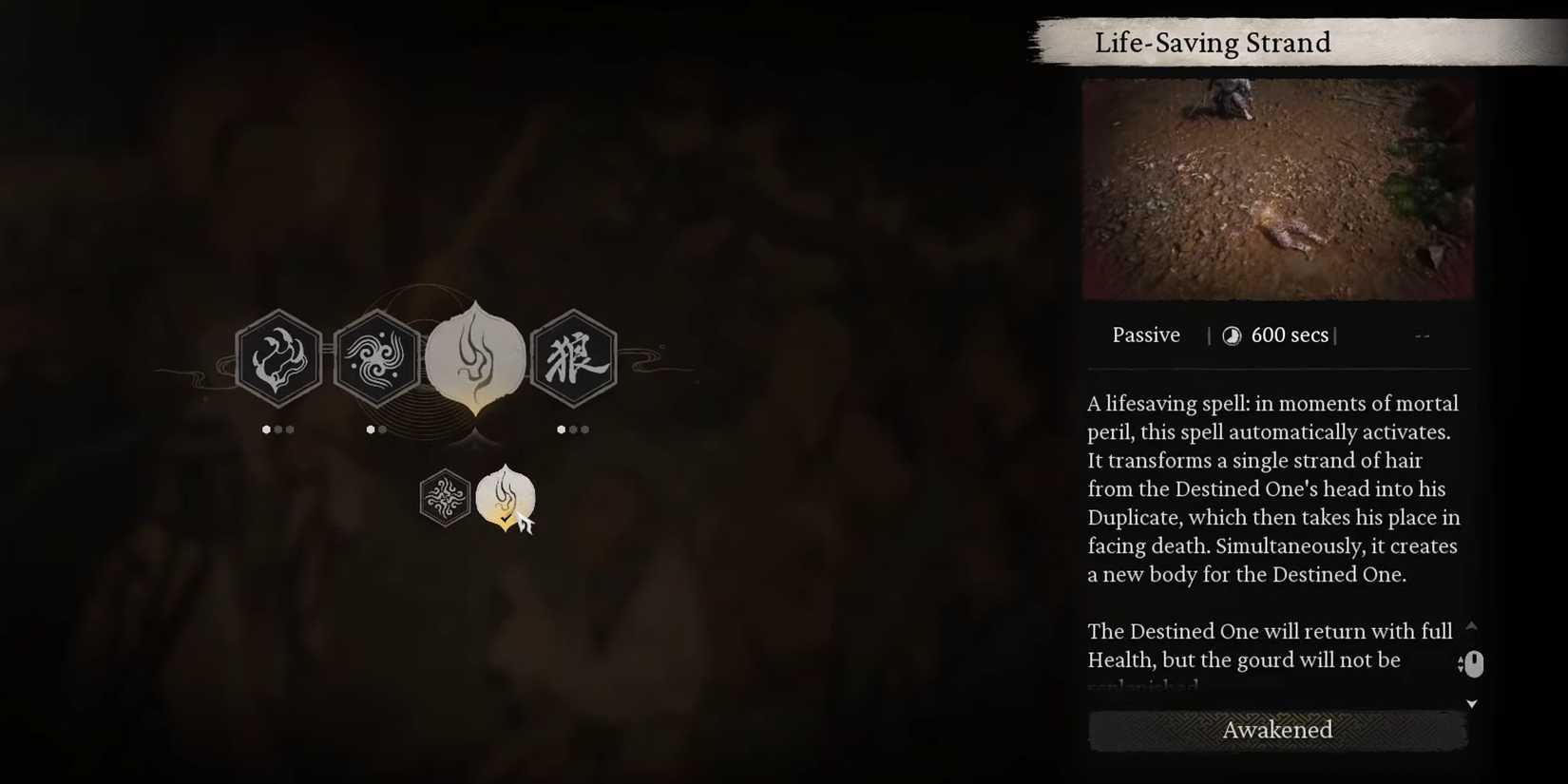Click the 600 secs duration text
Viewport: 1568px width, 784px height.
[x=1290, y=335]
